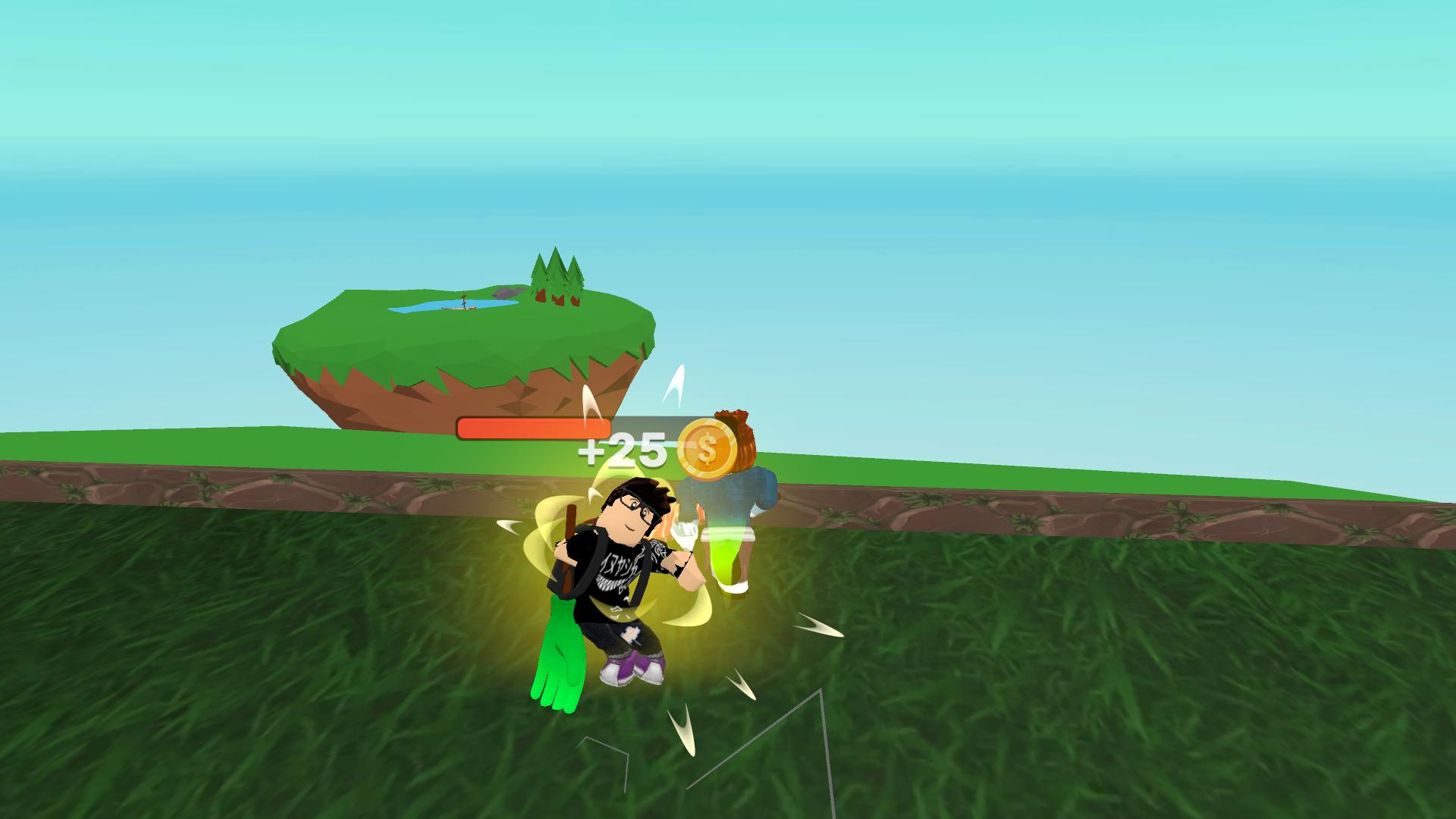
Task: Click the white slash effect below the player
Action: pos(679,723)
